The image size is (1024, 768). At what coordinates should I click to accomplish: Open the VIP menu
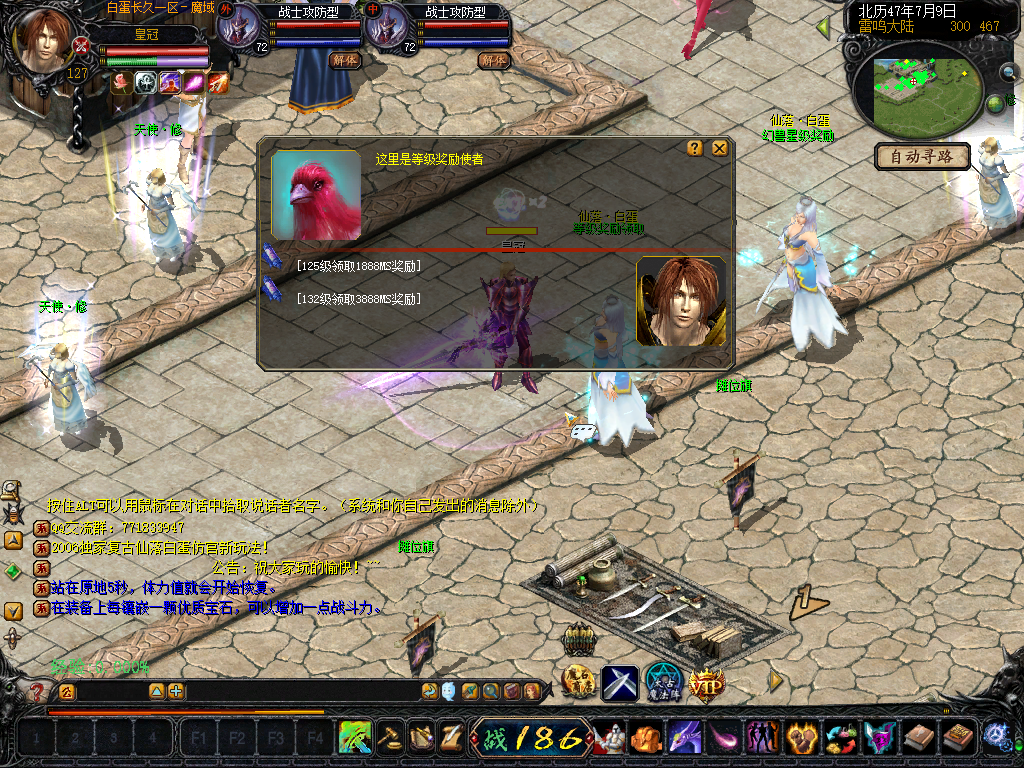pyautogui.click(x=705, y=683)
